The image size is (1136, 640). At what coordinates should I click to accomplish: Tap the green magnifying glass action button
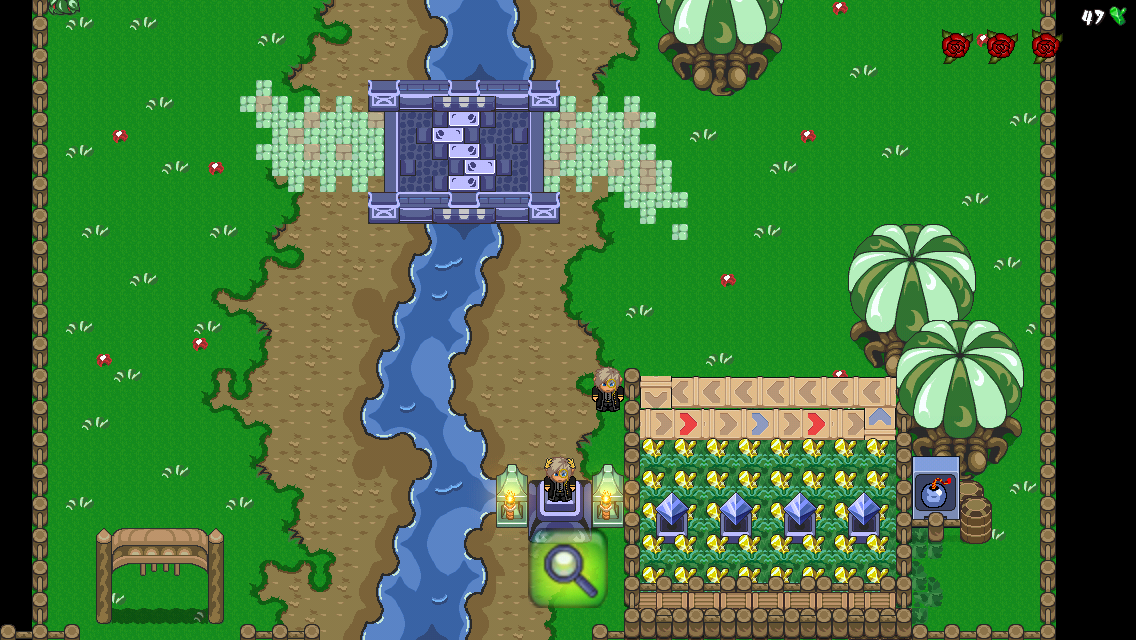tap(567, 568)
